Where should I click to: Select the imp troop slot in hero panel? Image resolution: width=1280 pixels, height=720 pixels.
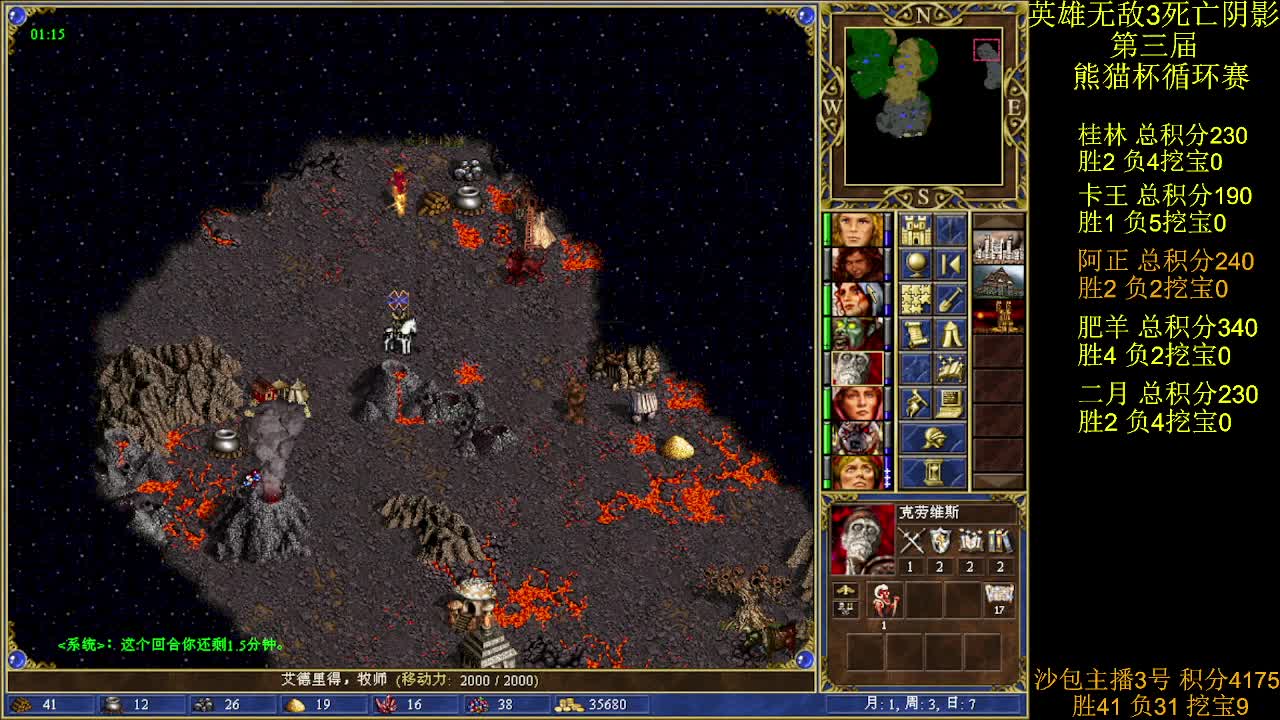(x=884, y=601)
